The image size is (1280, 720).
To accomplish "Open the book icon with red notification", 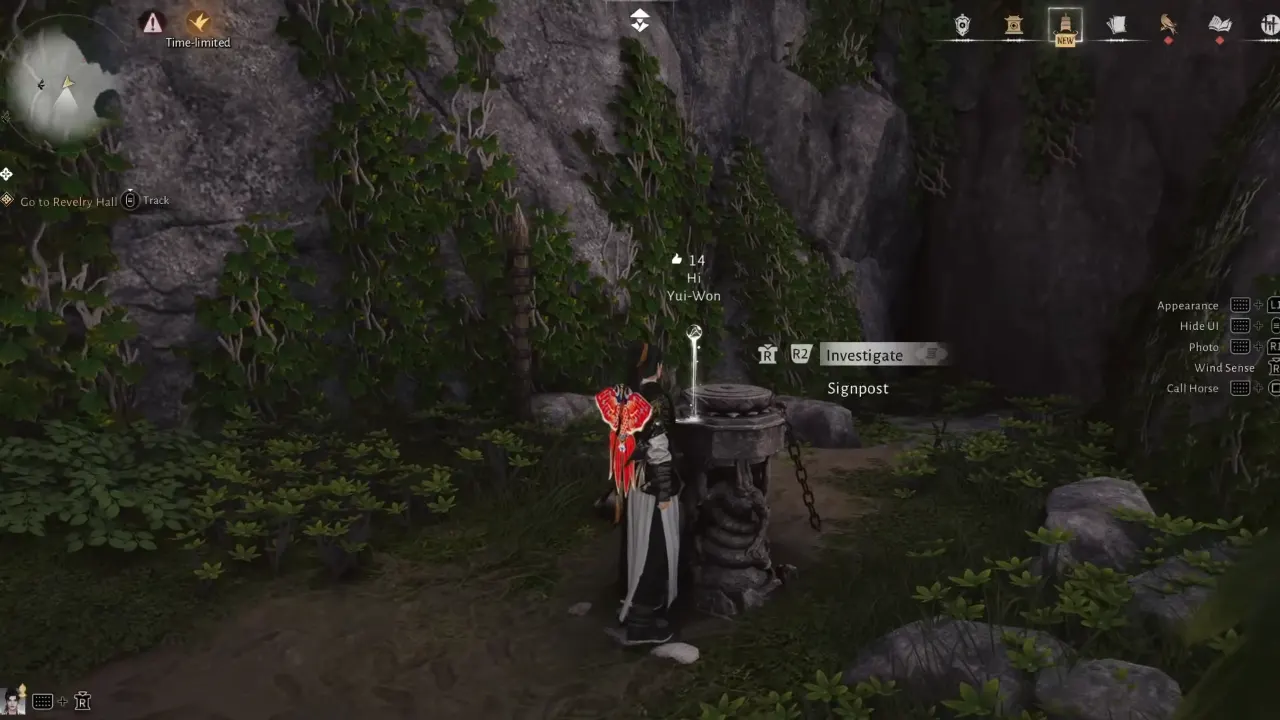I will (x=1219, y=25).
